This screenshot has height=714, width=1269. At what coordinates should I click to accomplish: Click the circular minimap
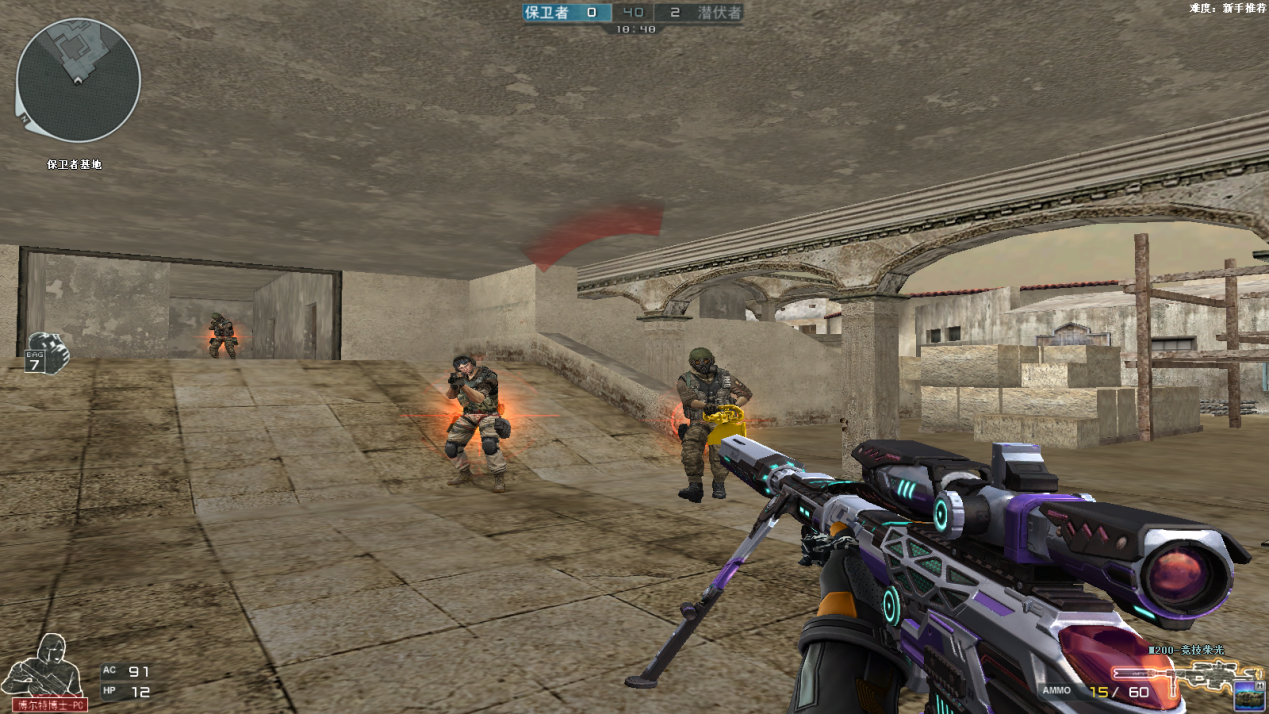tap(78, 80)
